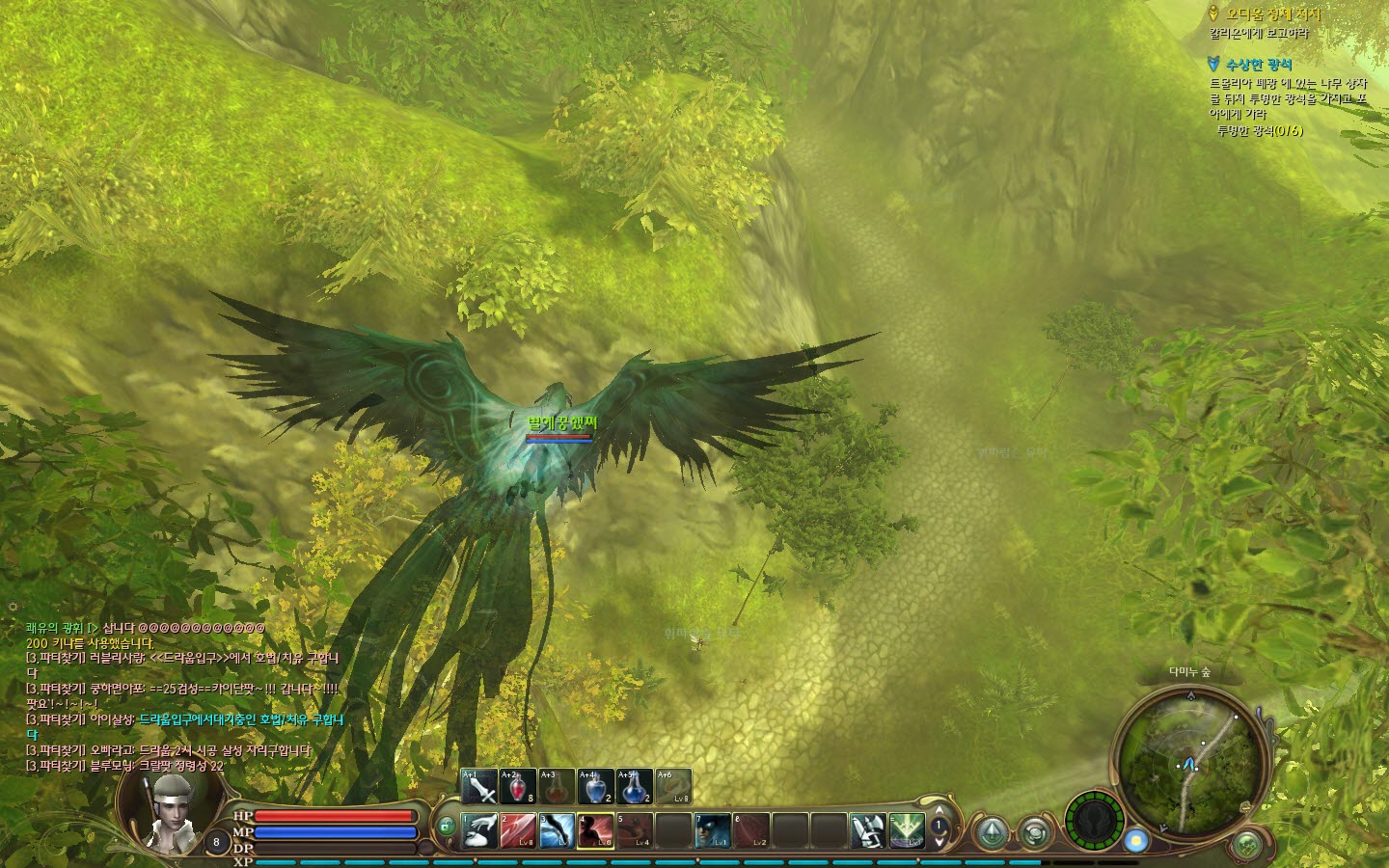Drink the red health potion with count 8
The height and width of the screenshot is (868, 1389).
[518, 787]
